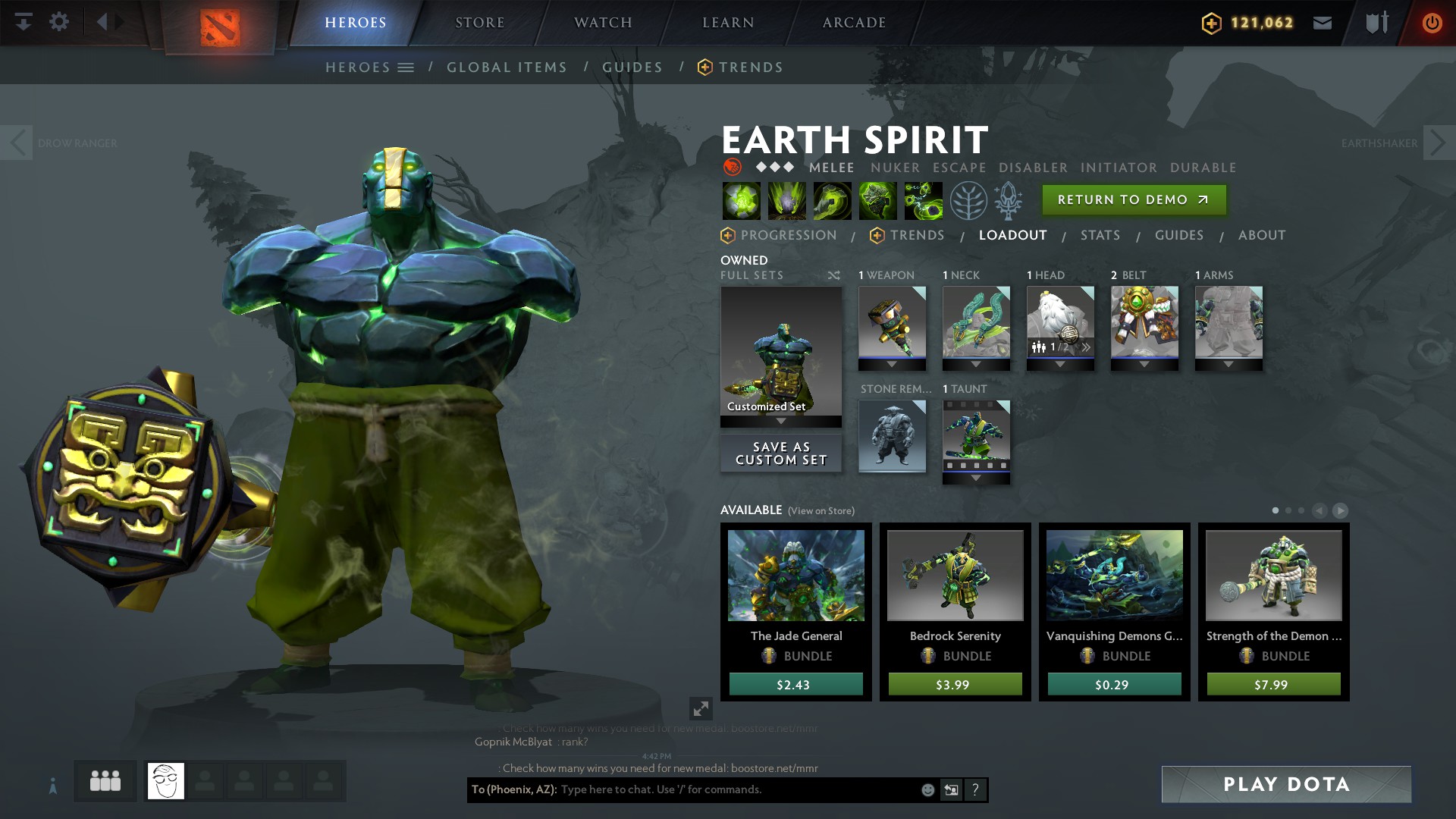Screen dimensions: 1456x819
Task: Click the shuffle icon beside Full Sets
Action: (834, 275)
